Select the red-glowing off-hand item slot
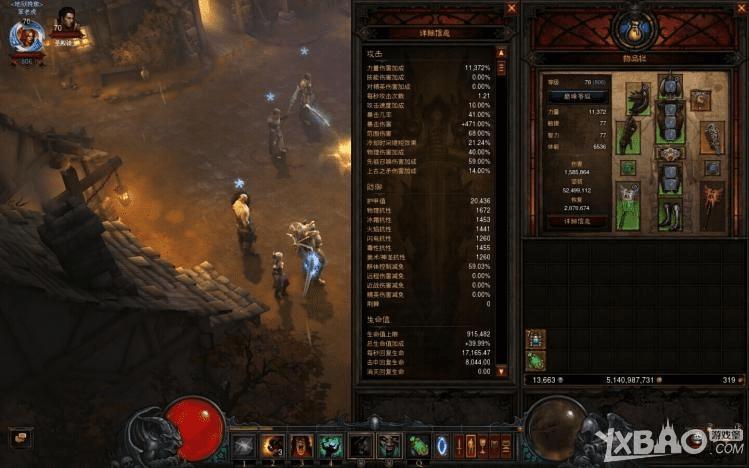 (x=711, y=206)
